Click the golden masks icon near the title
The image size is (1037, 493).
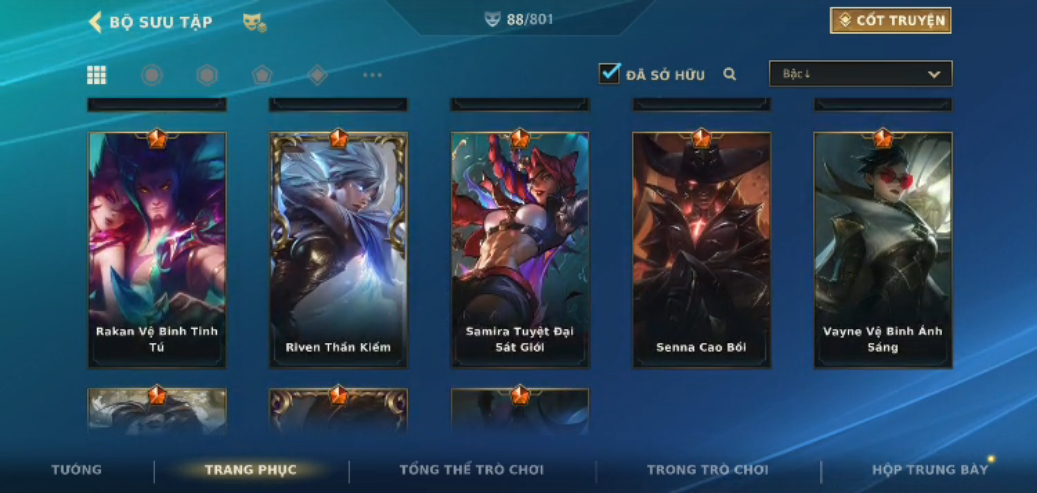click(x=254, y=22)
